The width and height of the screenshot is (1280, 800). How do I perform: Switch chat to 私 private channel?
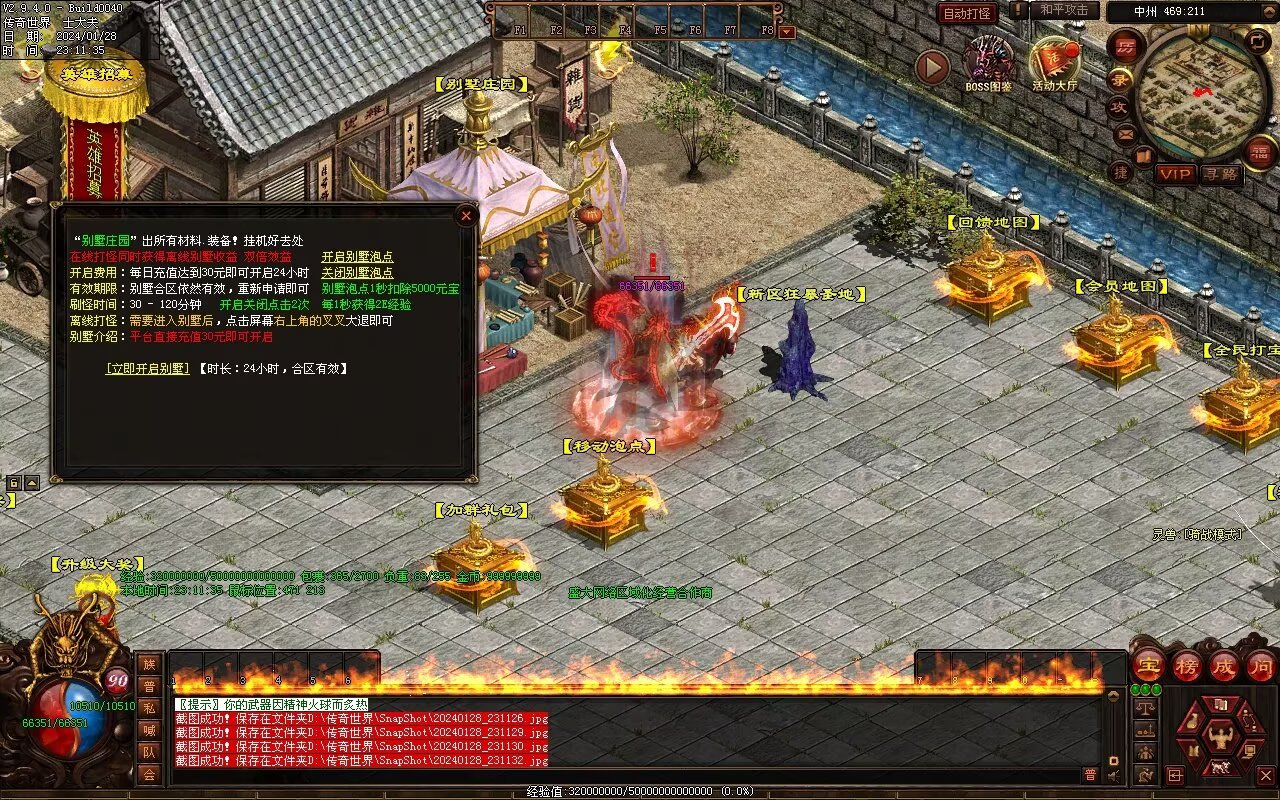point(149,708)
